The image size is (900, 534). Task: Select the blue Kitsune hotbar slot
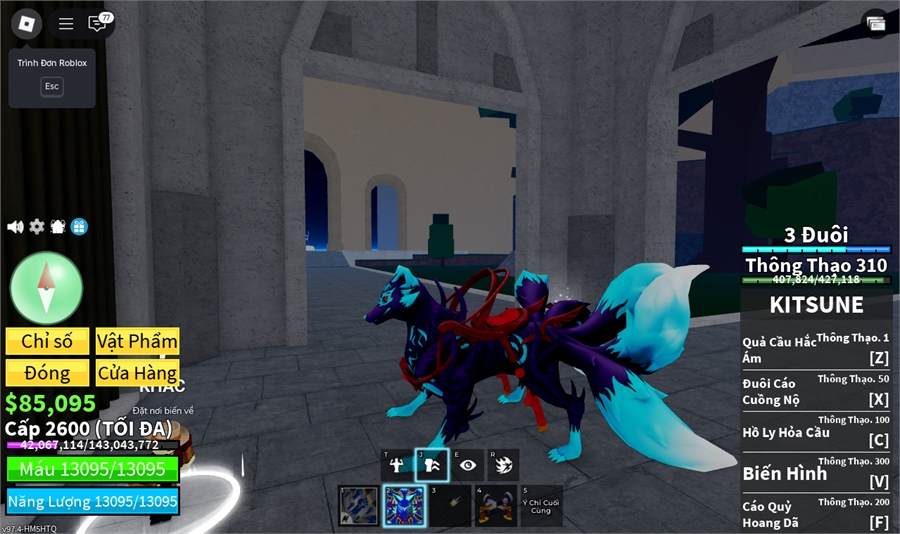coord(405,506)
